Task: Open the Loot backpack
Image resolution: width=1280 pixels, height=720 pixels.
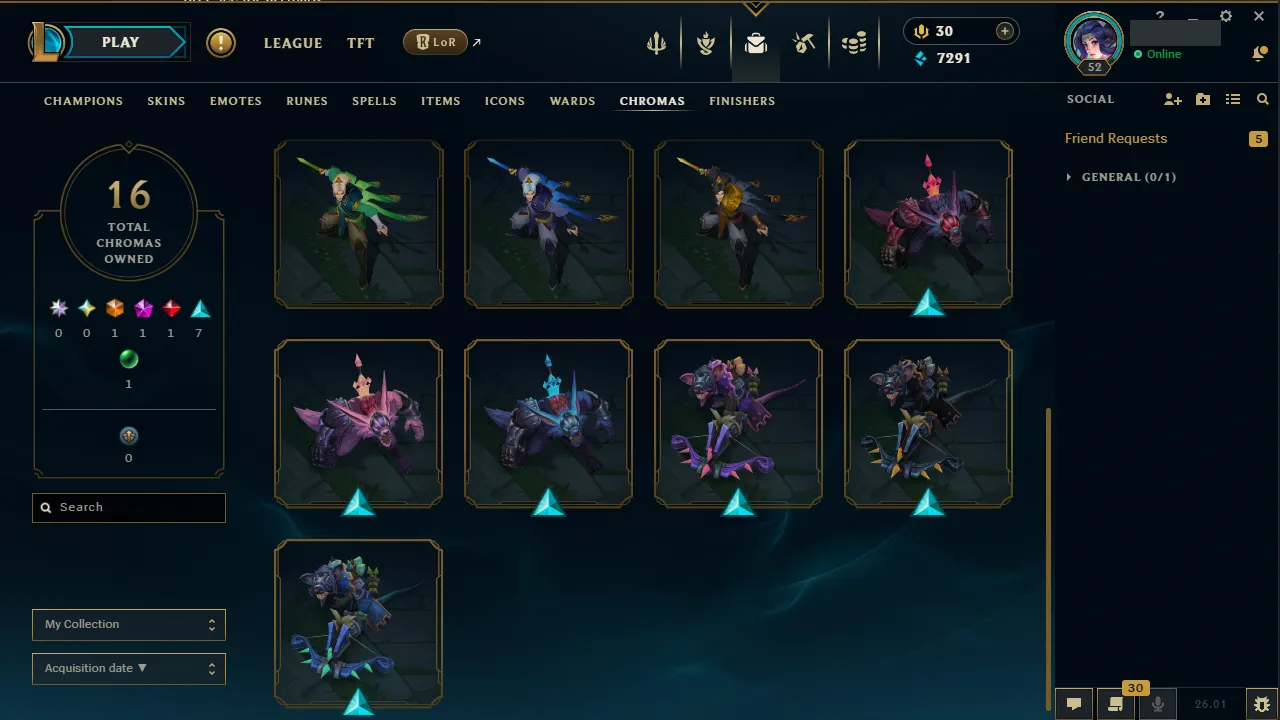Action: (756, 44)
